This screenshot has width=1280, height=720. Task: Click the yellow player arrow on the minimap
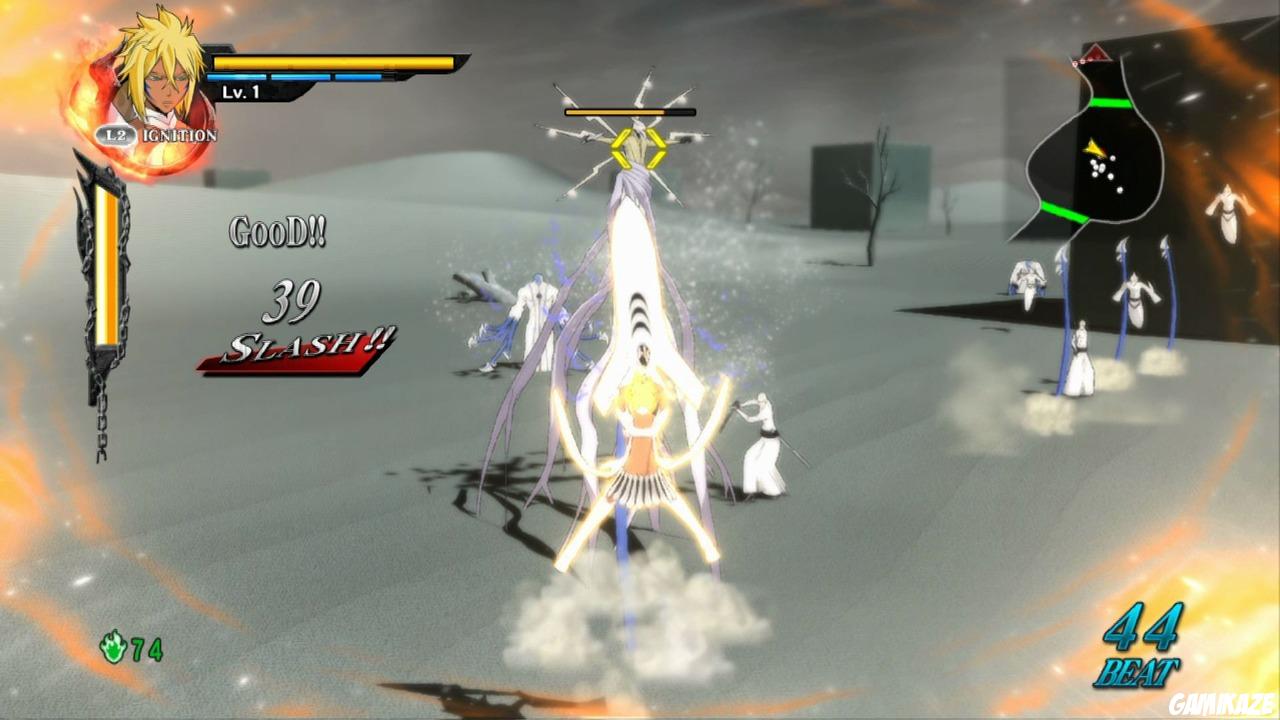pos(1093,148)
